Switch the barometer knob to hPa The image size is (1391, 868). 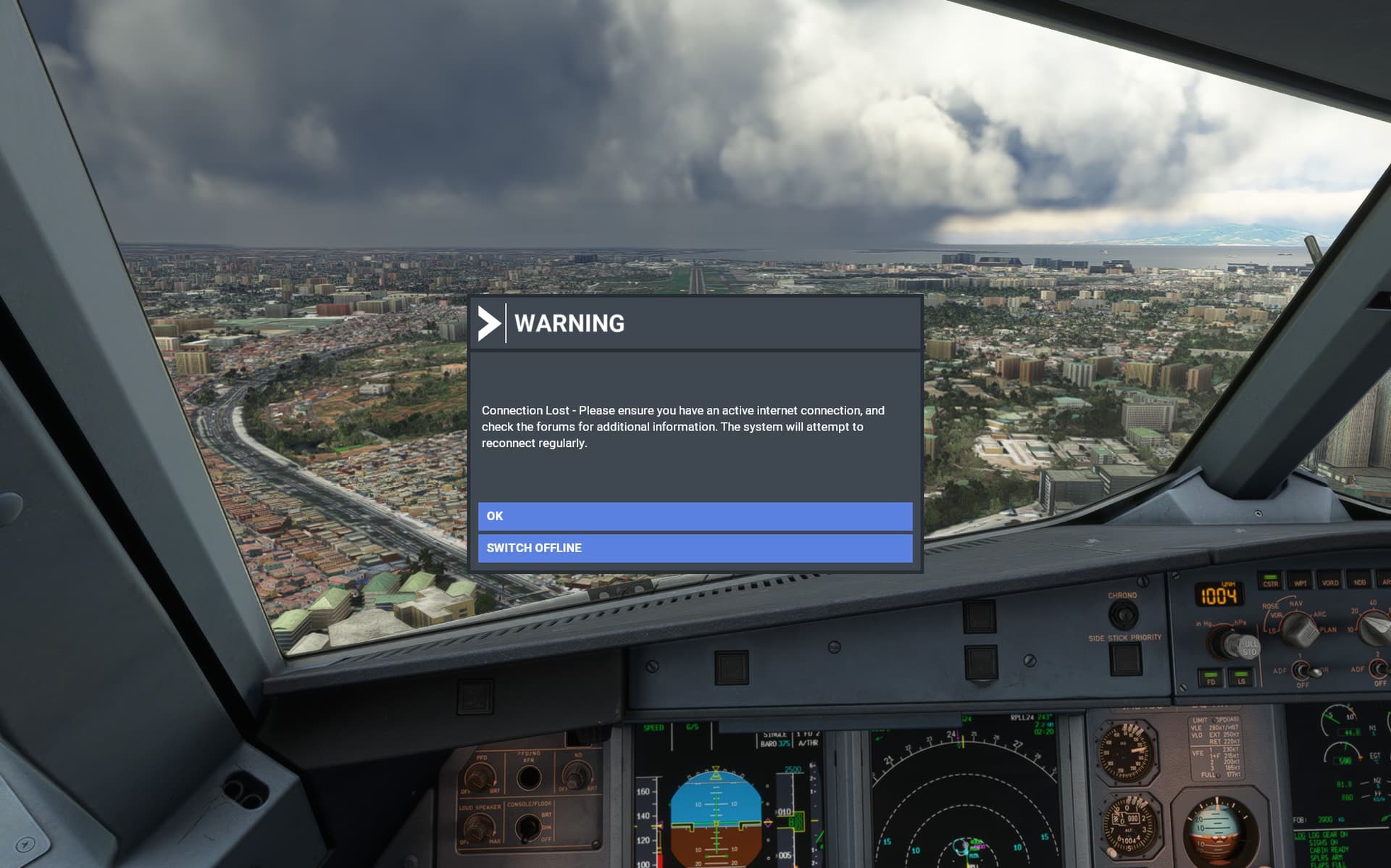(1232, 642)
